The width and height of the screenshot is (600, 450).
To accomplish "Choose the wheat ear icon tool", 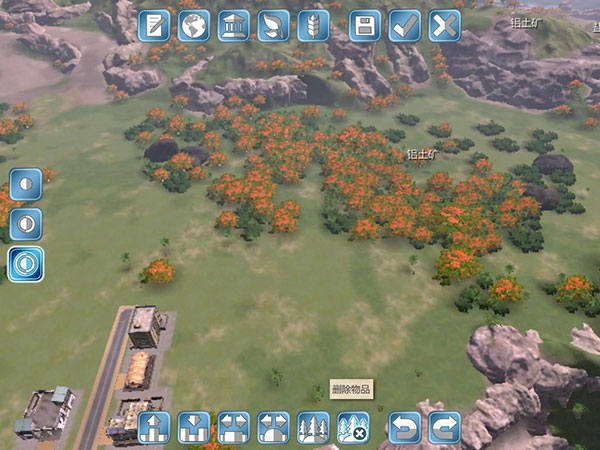I will click(313, 25).
